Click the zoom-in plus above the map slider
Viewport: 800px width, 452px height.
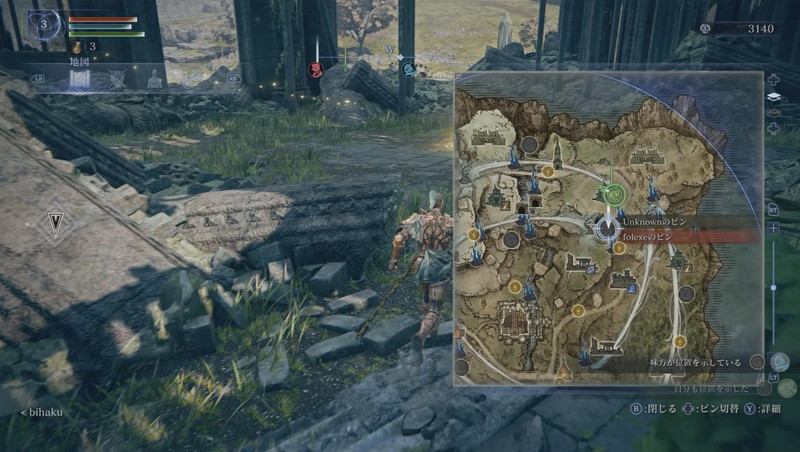pos(773,228)
